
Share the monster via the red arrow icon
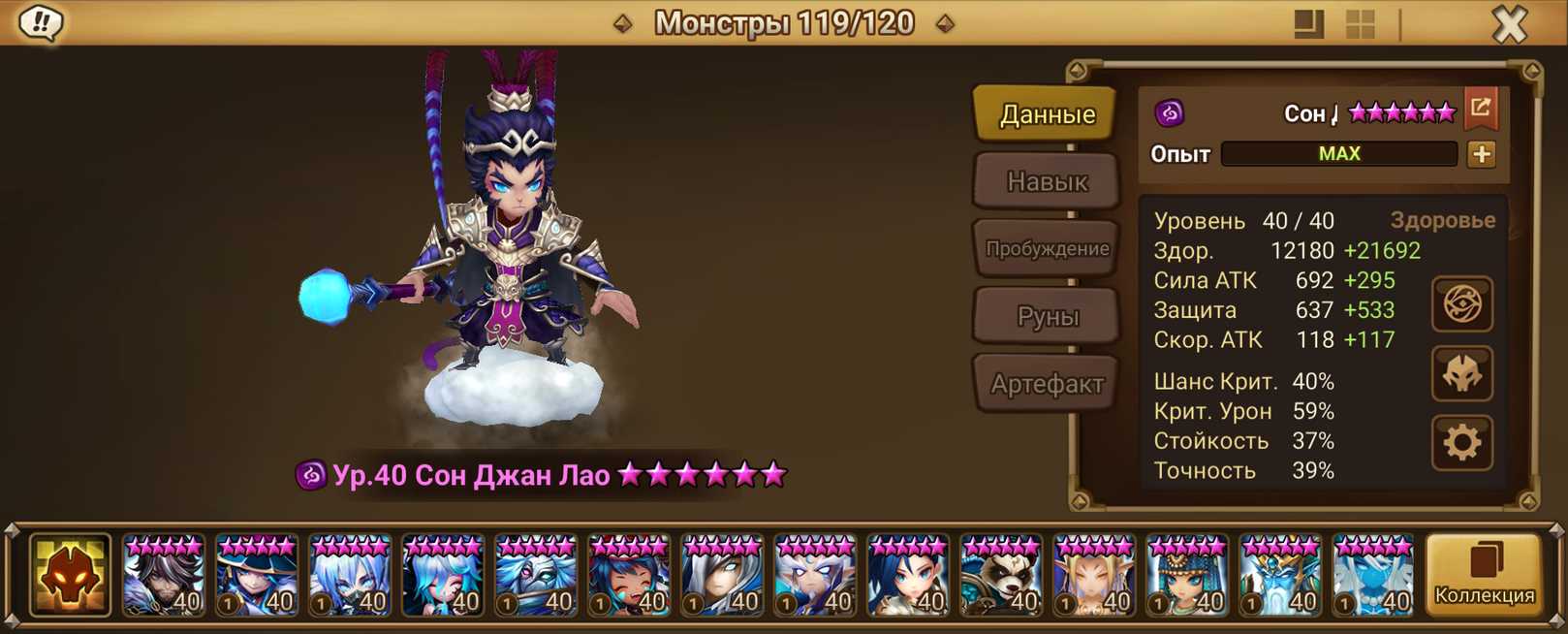pos(1481,109)
